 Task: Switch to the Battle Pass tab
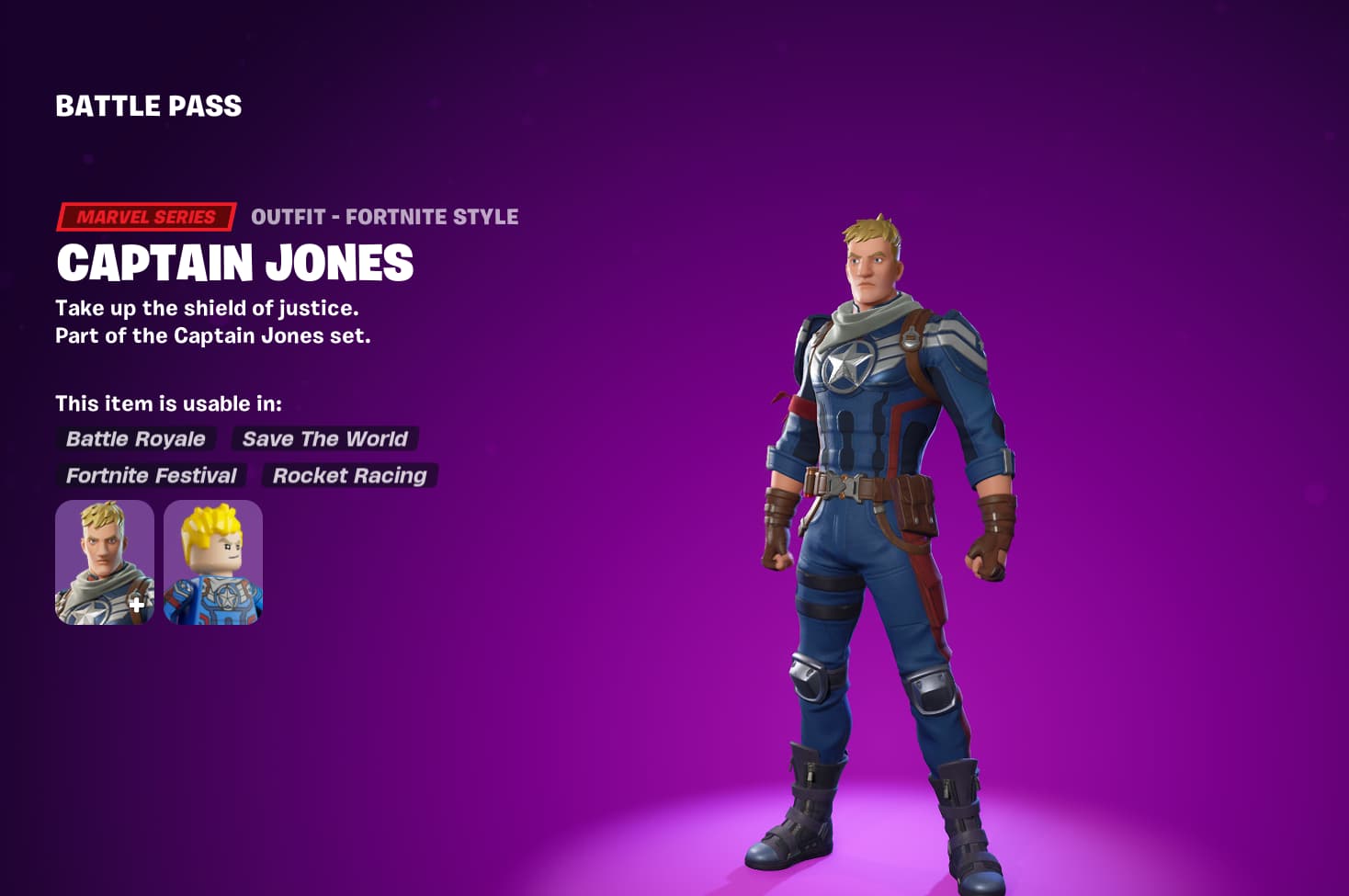coord(147,105)
